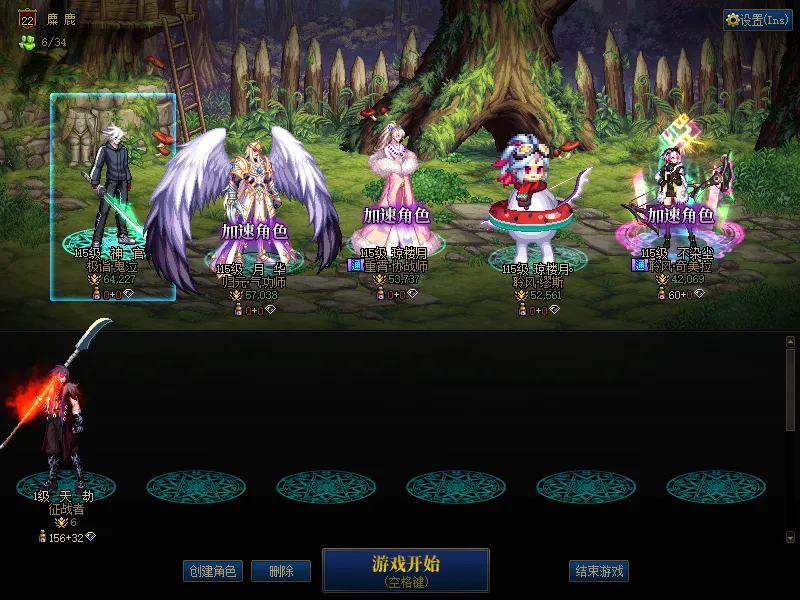Image resolution: width=800 pixels, height=600 pixels.
Task: Open the 设置 (Ins) settings button
Action: point(758,20)
